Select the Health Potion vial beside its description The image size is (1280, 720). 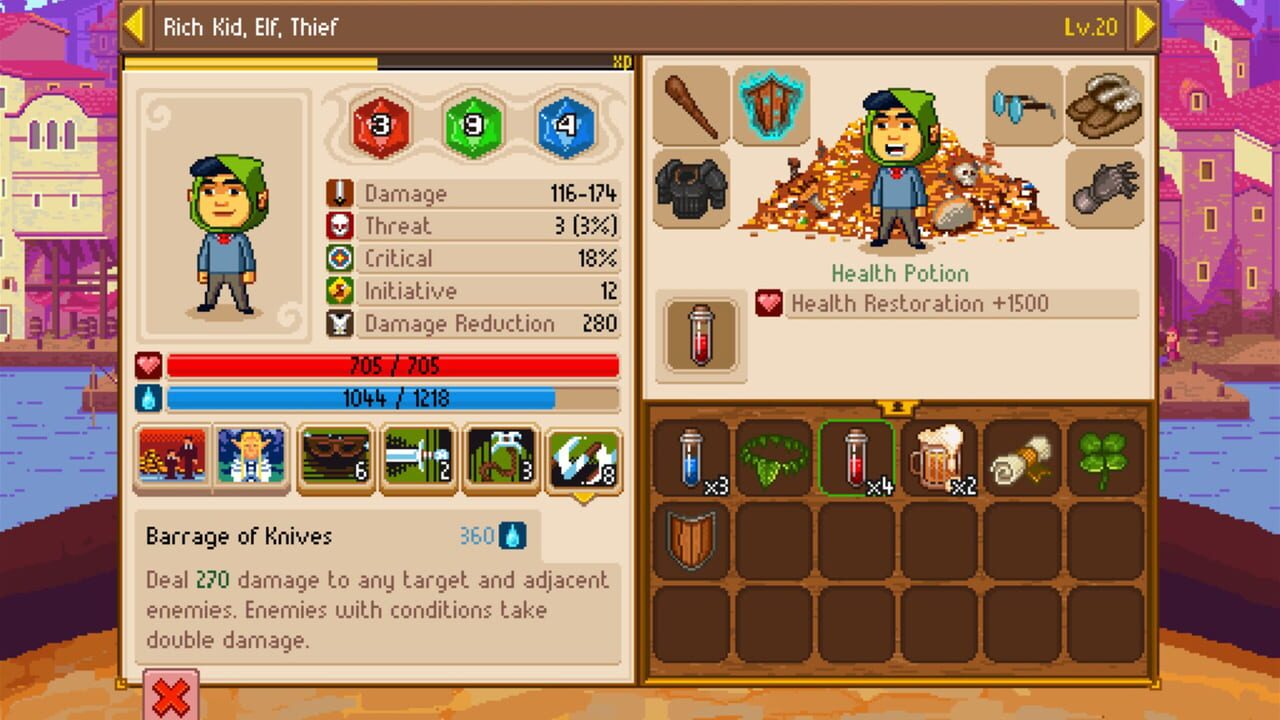point(700,333)
